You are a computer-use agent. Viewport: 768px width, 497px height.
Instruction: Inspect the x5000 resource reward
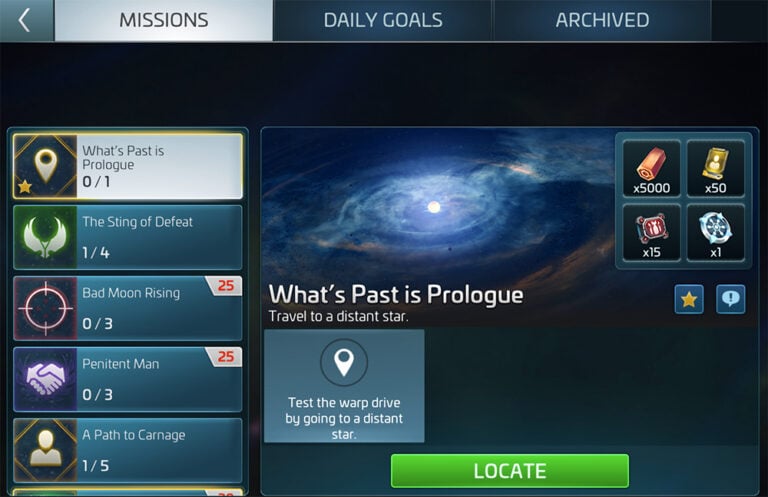(x=651, y=167)
